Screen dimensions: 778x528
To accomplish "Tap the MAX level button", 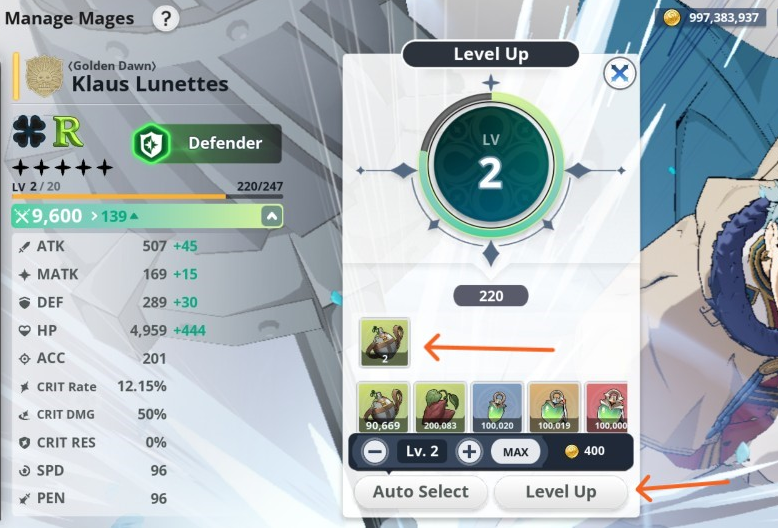I will click(515, 451).
